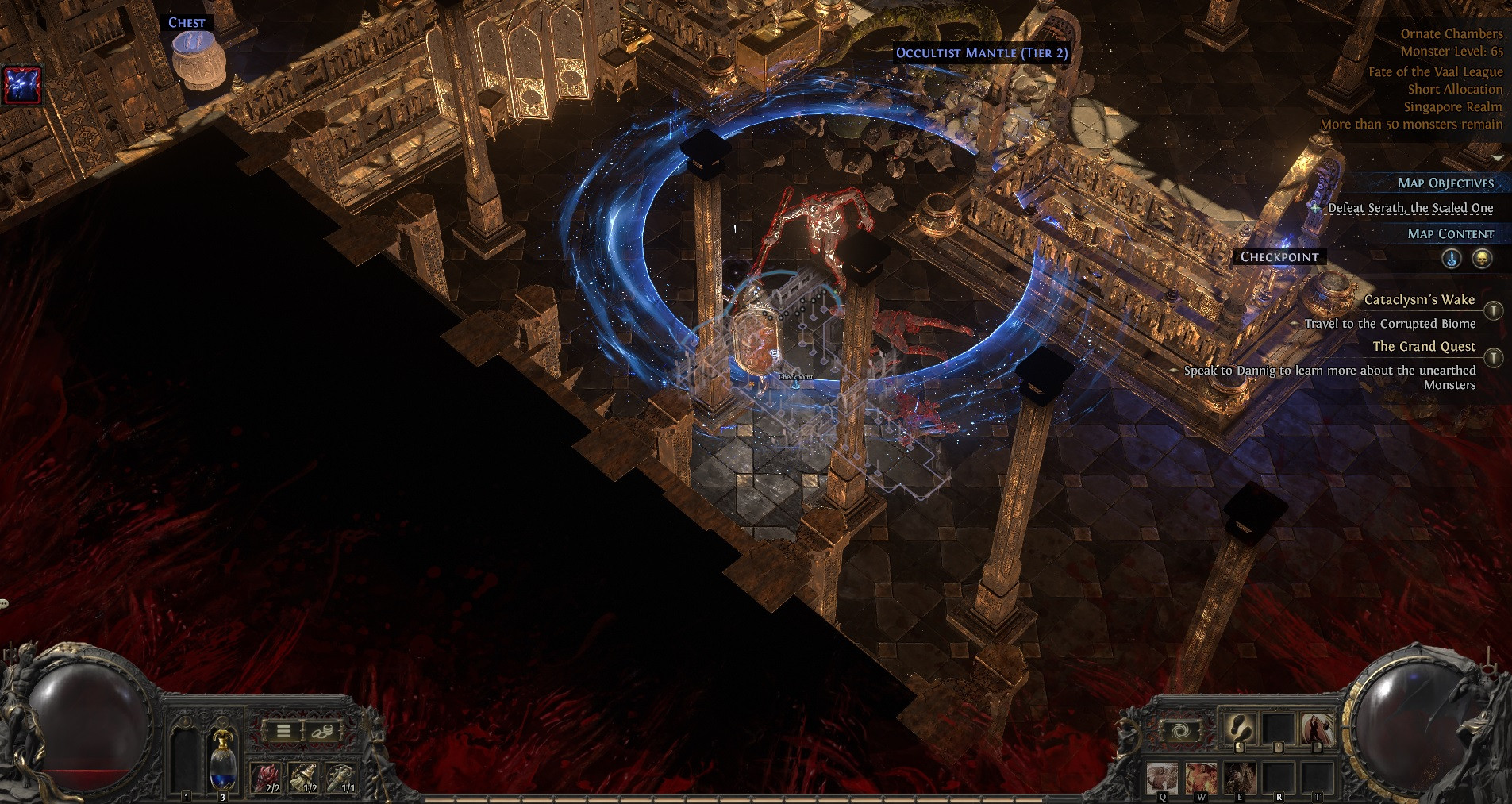Image resolution: width=1512 pixels, height=804 pixels.
Task: Activate the W skill icon
Action: (1201, 777)
